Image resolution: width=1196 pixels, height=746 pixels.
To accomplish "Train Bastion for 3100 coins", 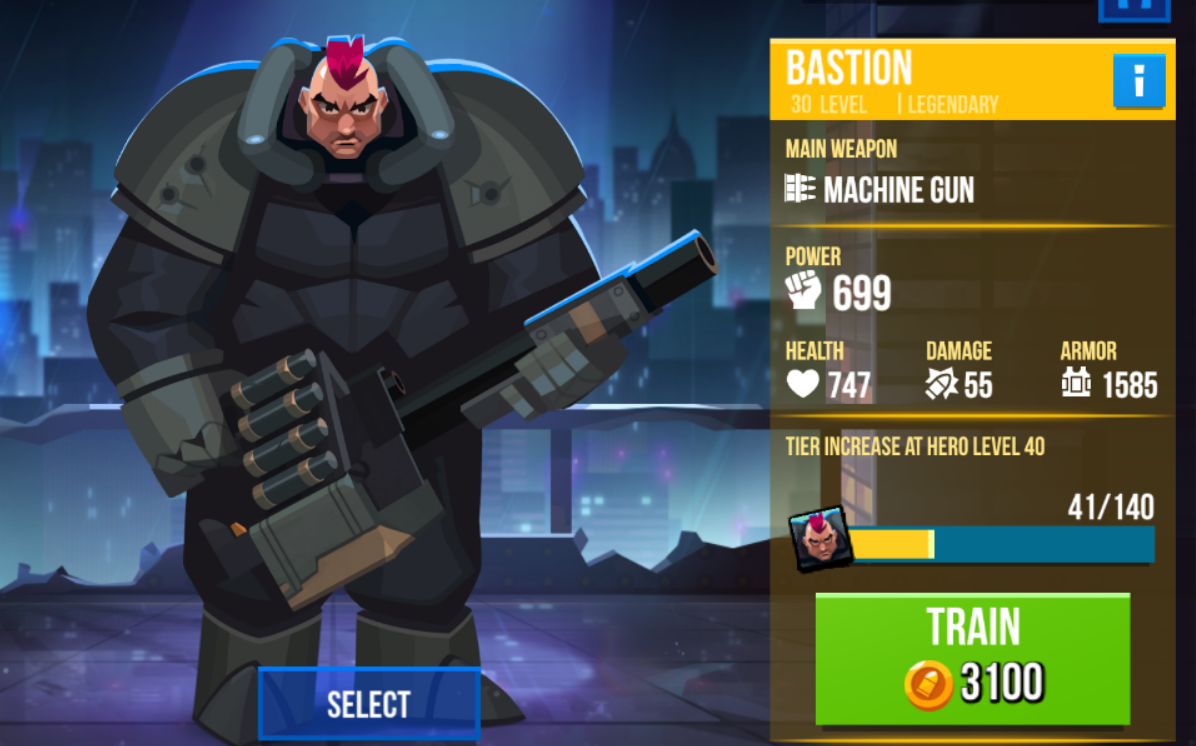I will pos(972,658).
